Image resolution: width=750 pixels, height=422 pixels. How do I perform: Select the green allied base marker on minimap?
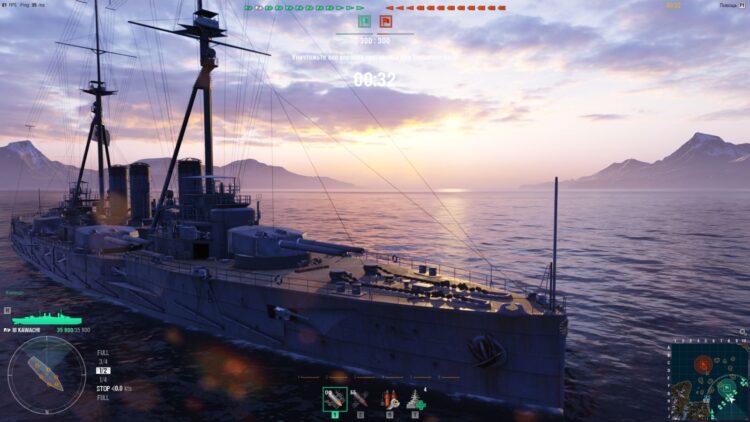click(726, 387)
